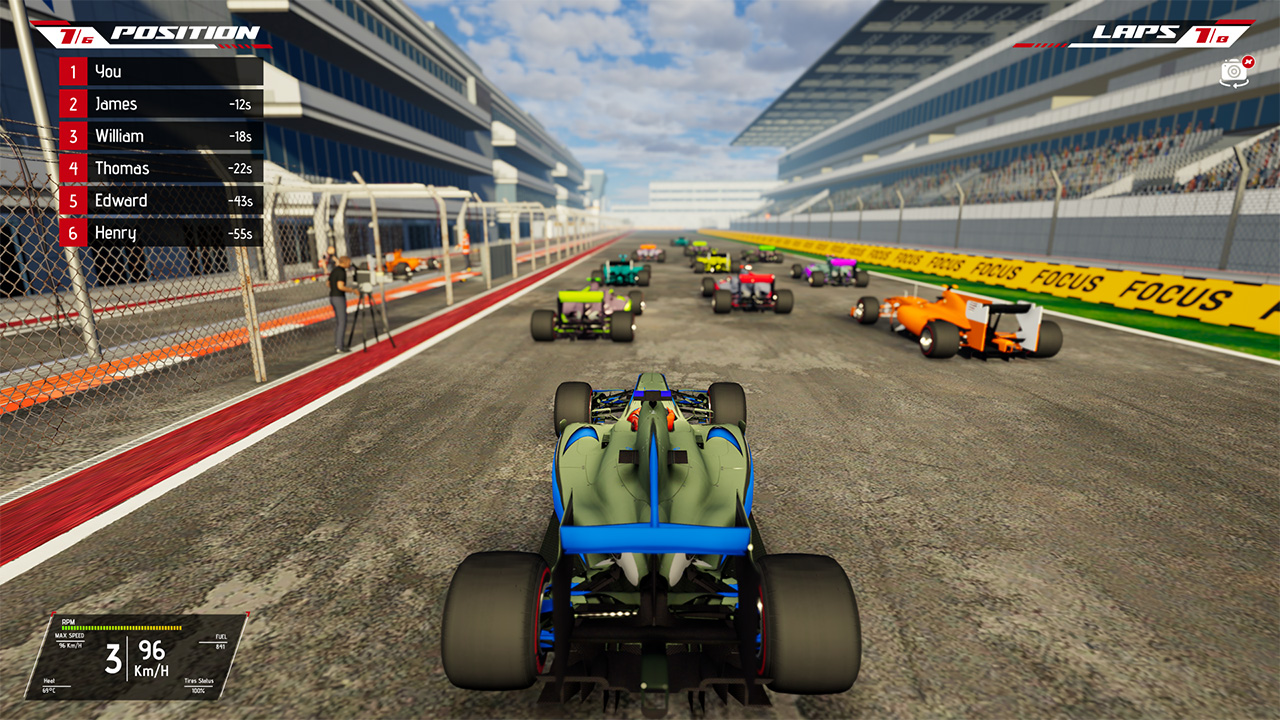The image size is (1280, 720).
Task: Click the camera view switch icon
Action: tap(1234, 70)
